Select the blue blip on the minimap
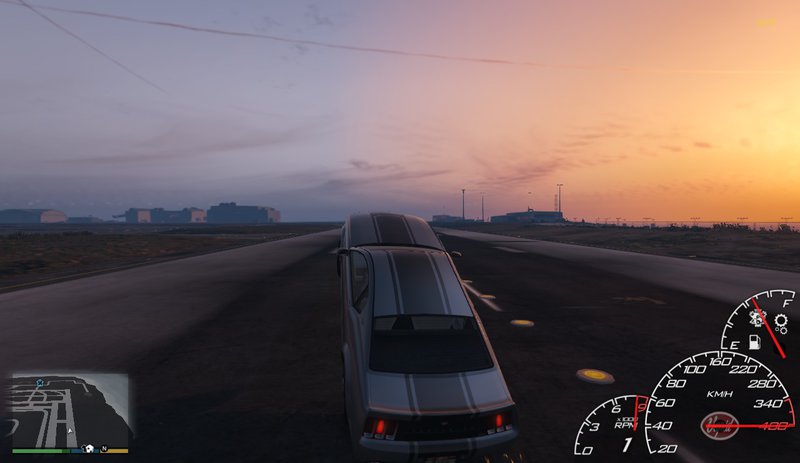Screen dimensions: 800x463 (41, 383)
